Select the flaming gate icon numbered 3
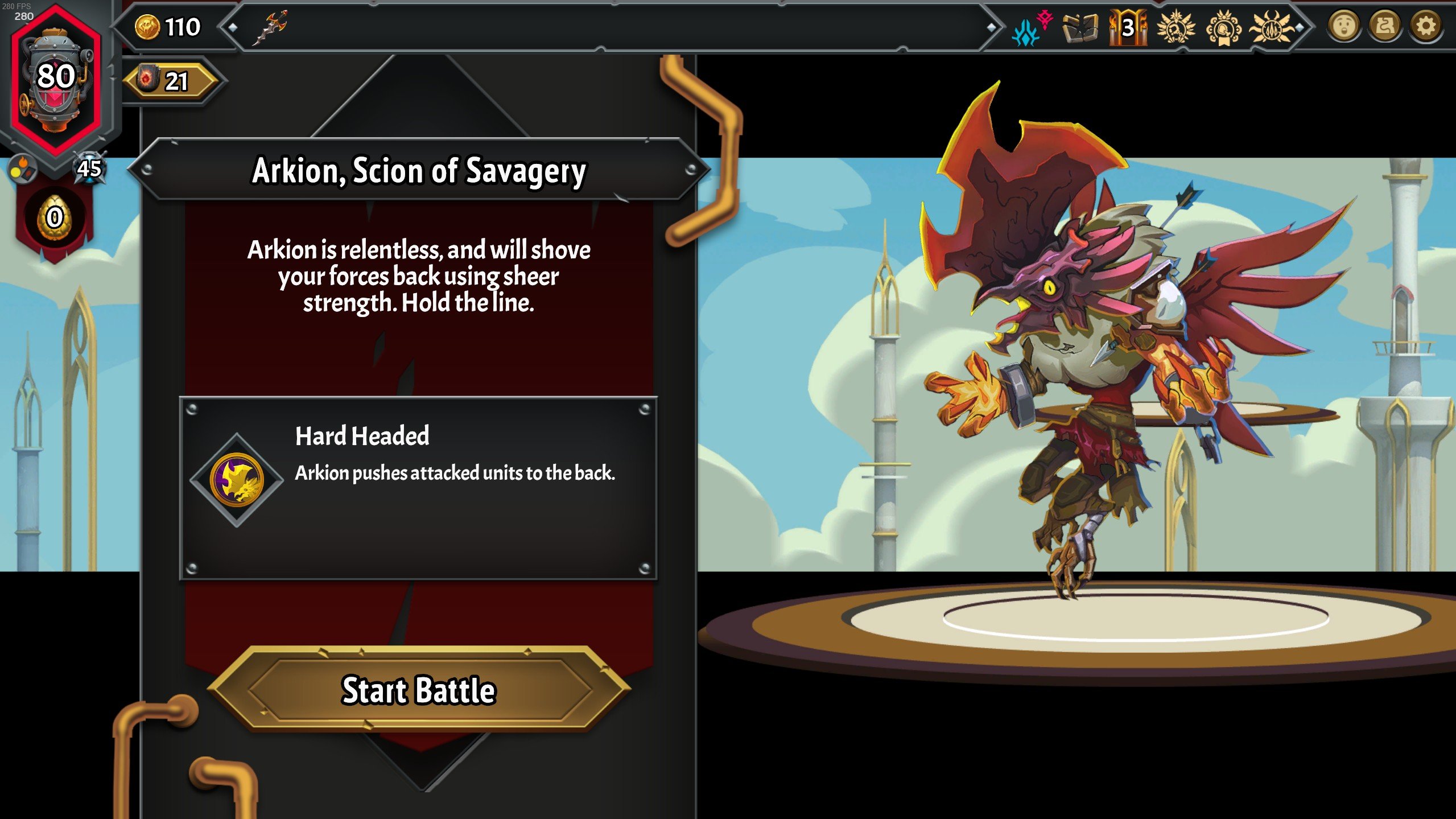 coord(1127,27)
